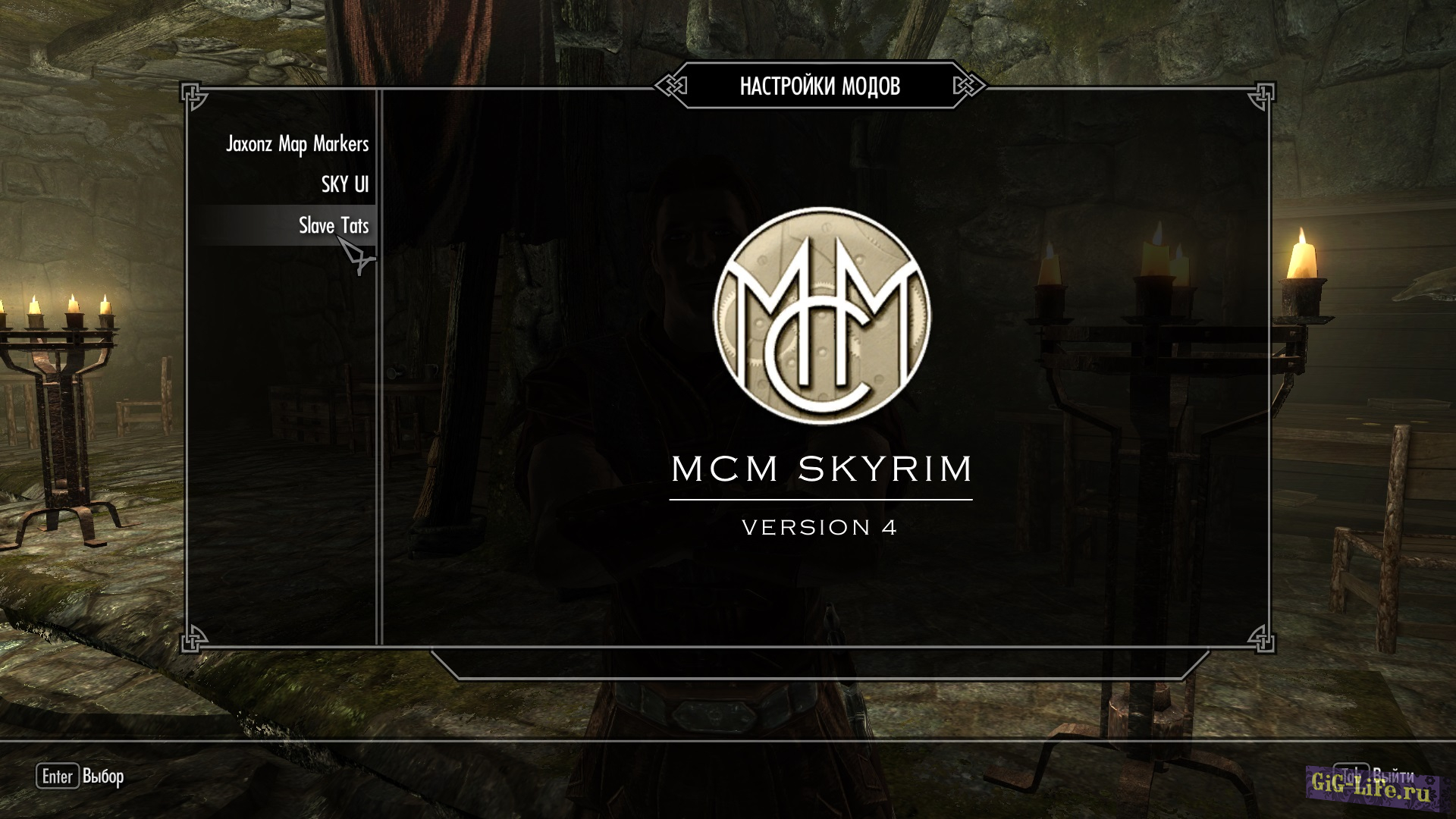Open the SKY UI mod settings
The image size is (1456, 819).
(x=344, y=184)
